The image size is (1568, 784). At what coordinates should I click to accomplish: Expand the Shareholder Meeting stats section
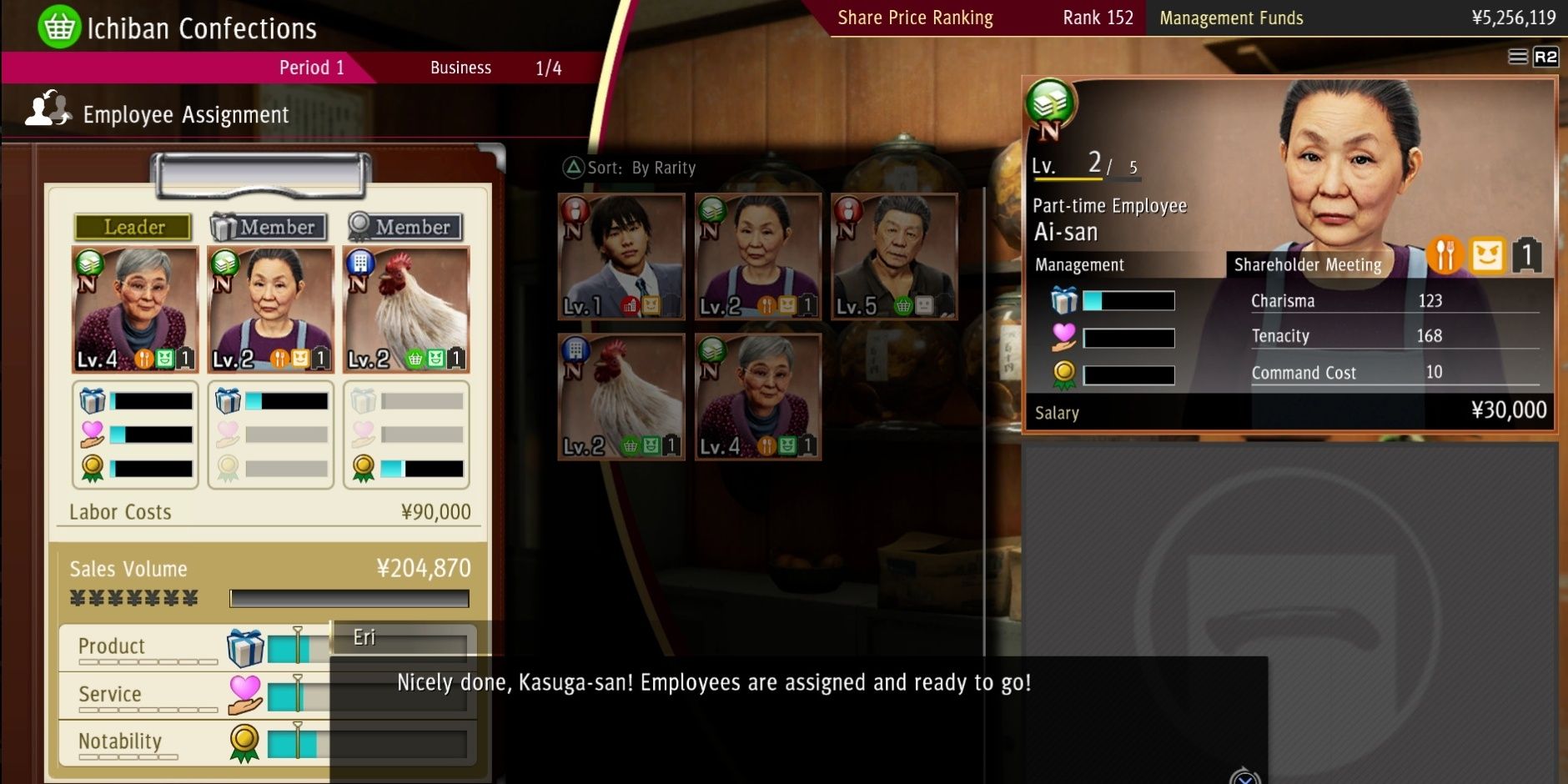(x=1307, y=265)
